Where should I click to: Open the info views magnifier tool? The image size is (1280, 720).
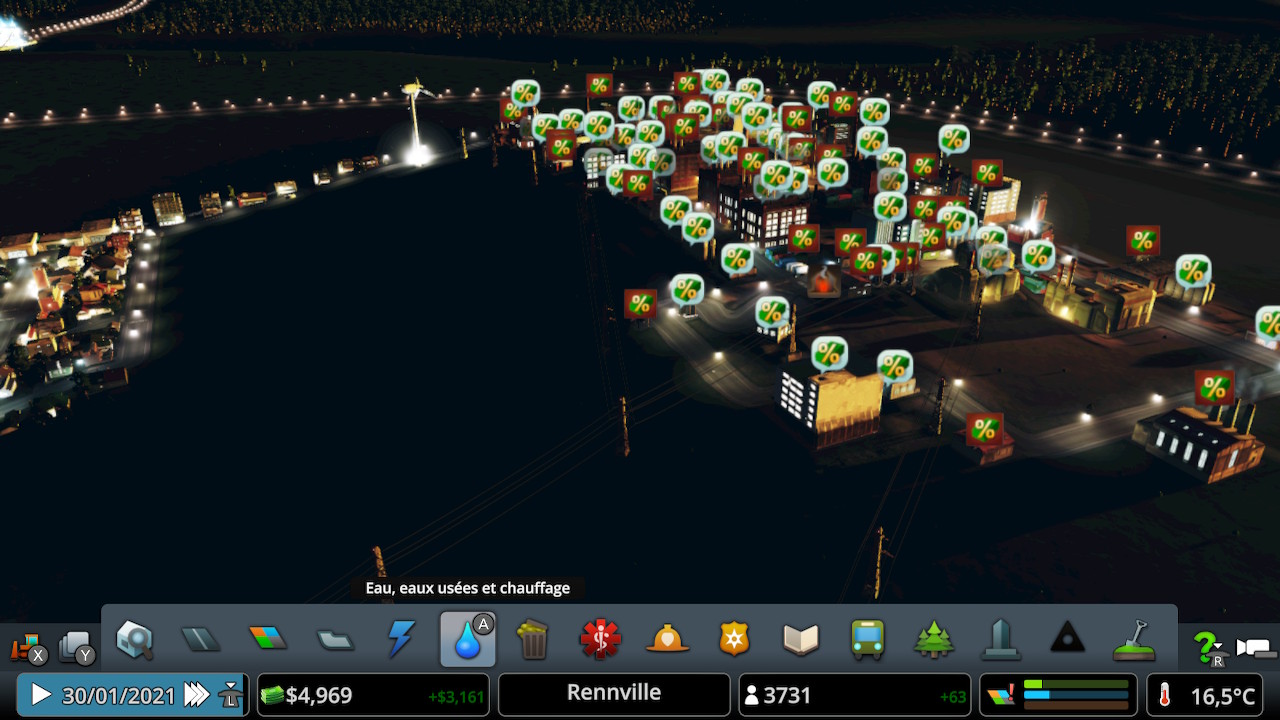point(134,639)
